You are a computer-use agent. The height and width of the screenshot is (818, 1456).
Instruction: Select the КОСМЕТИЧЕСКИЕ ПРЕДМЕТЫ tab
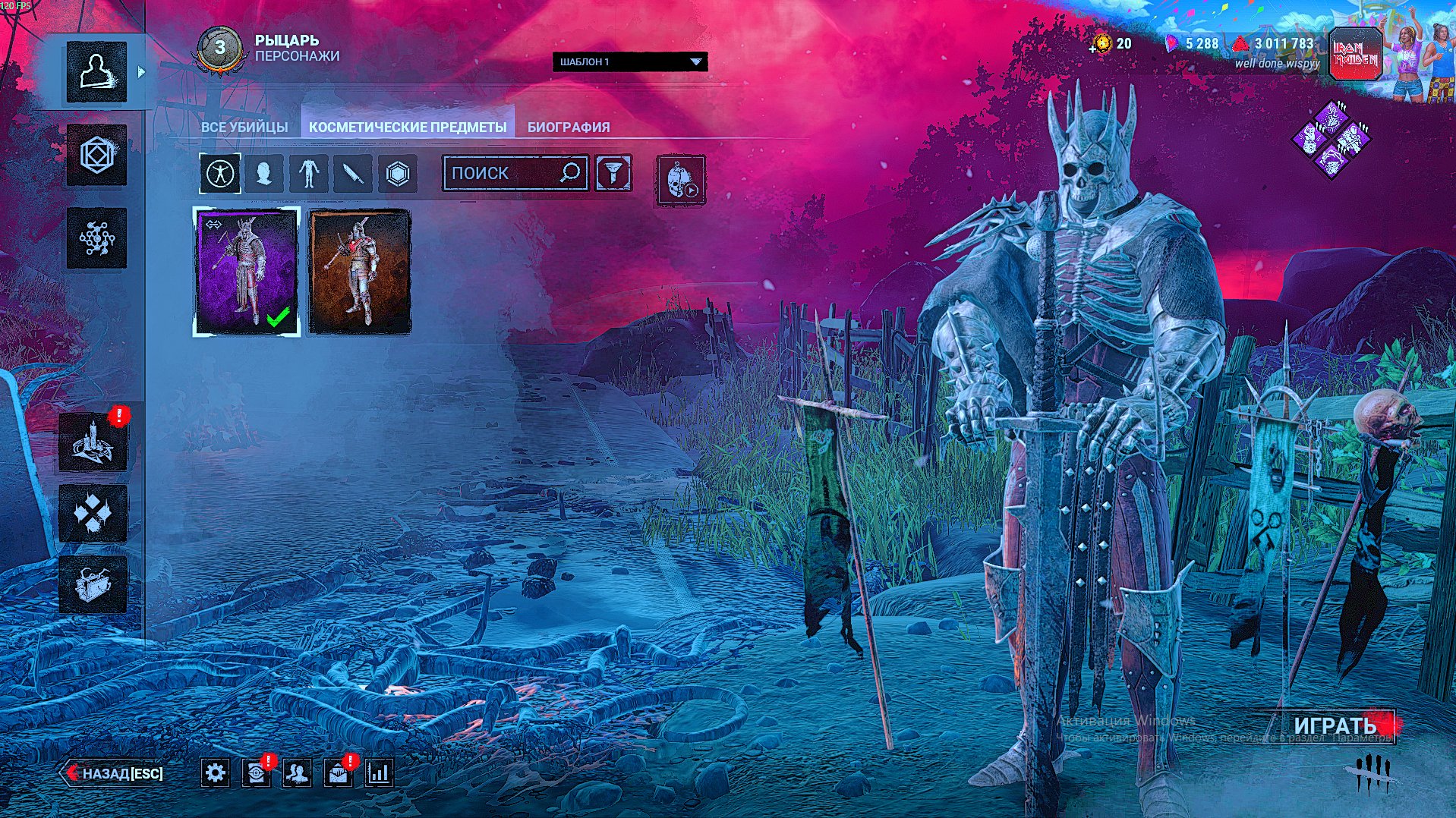pos(408,127)
